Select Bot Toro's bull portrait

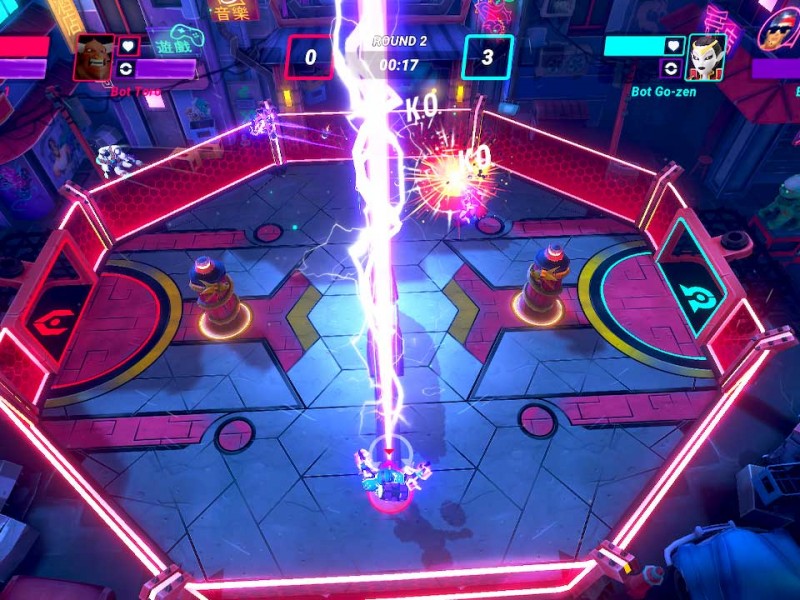pyautogui.click(x=95, y=57)
